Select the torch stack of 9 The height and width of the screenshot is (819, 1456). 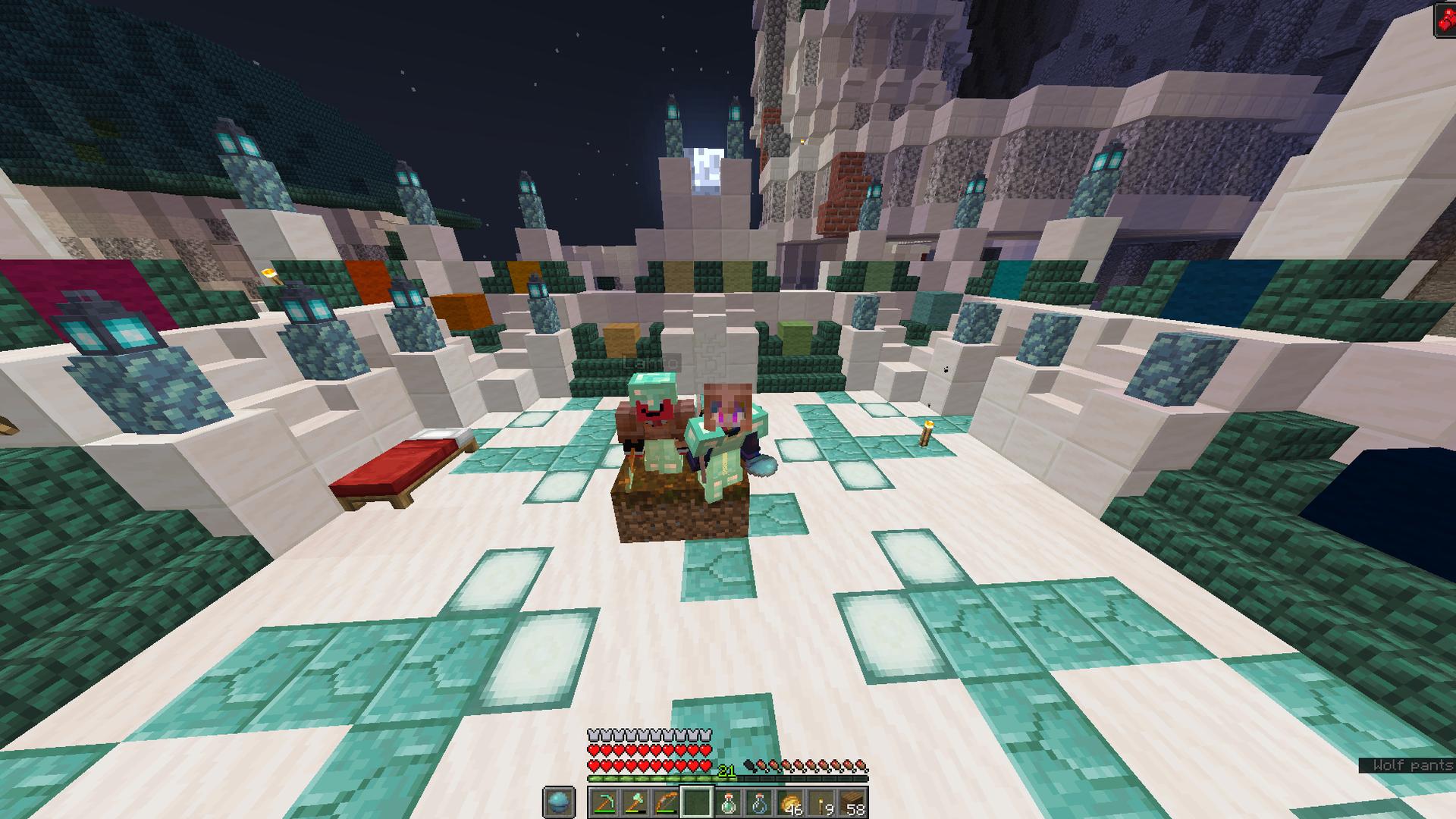pyautogui.click(x=821, y=802)
